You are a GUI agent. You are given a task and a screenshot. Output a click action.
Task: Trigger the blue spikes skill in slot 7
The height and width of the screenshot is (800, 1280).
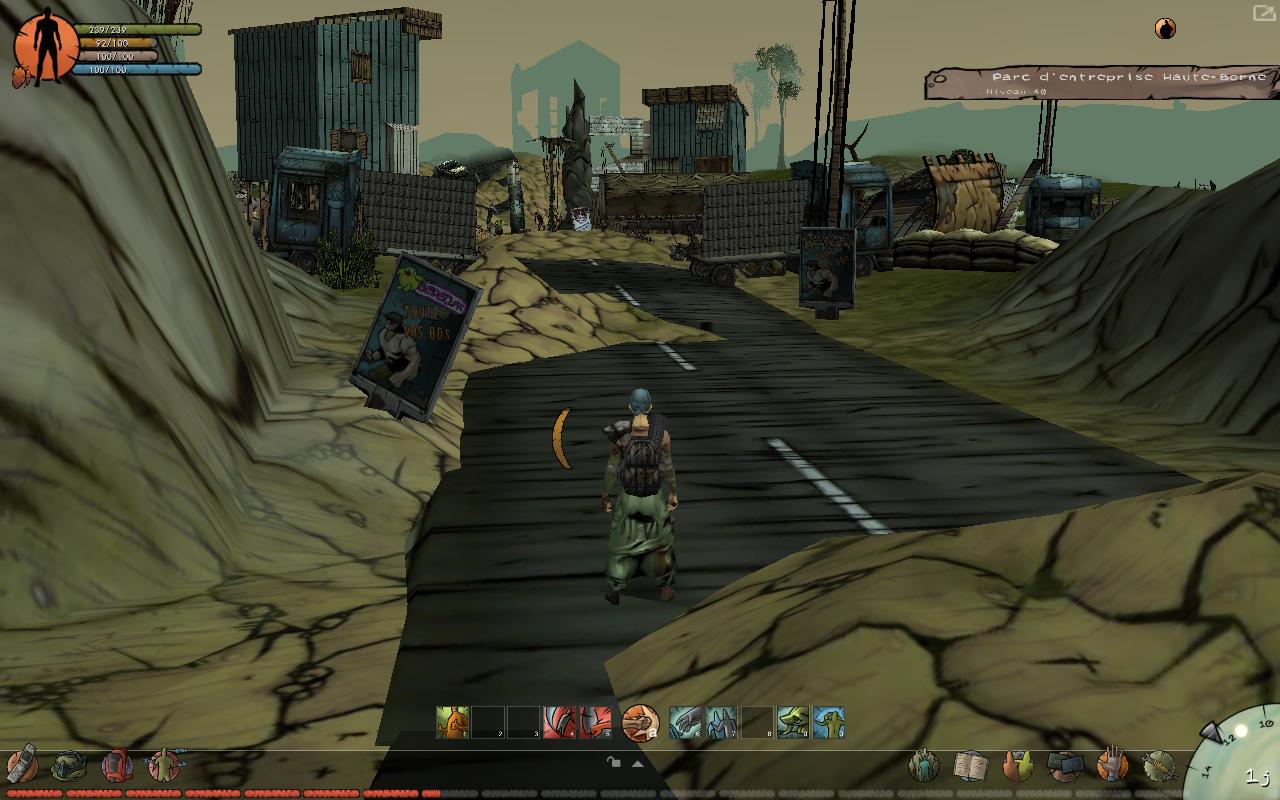(721, 722)
